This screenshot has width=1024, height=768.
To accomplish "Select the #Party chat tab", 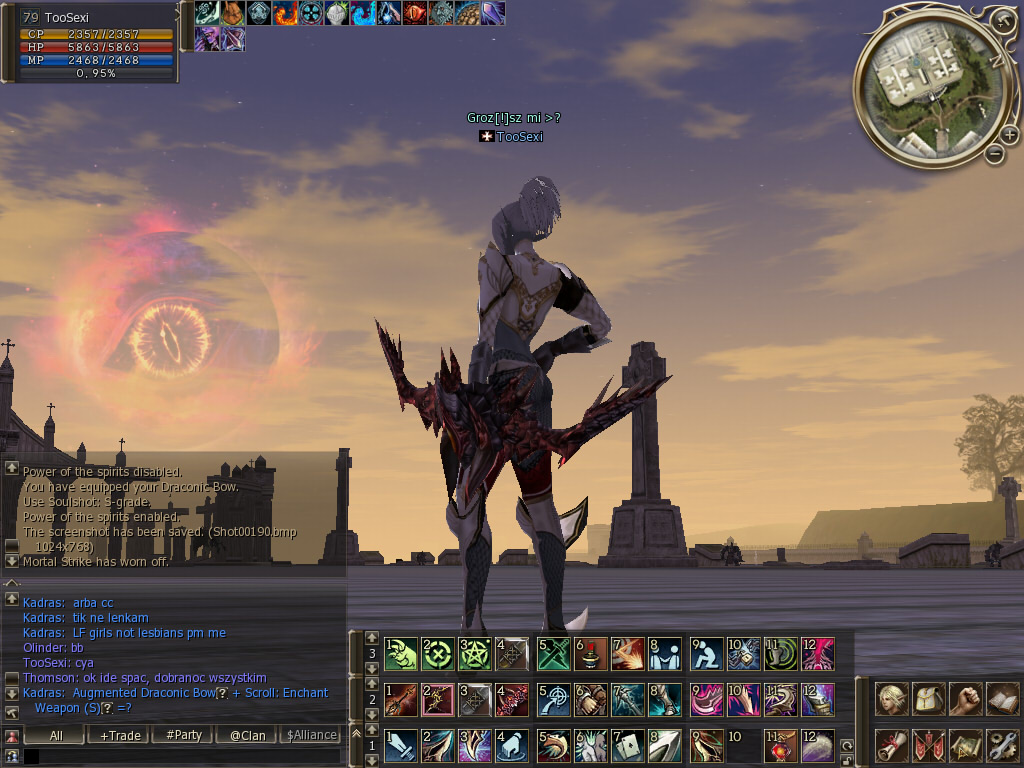I will coord(184,735).
